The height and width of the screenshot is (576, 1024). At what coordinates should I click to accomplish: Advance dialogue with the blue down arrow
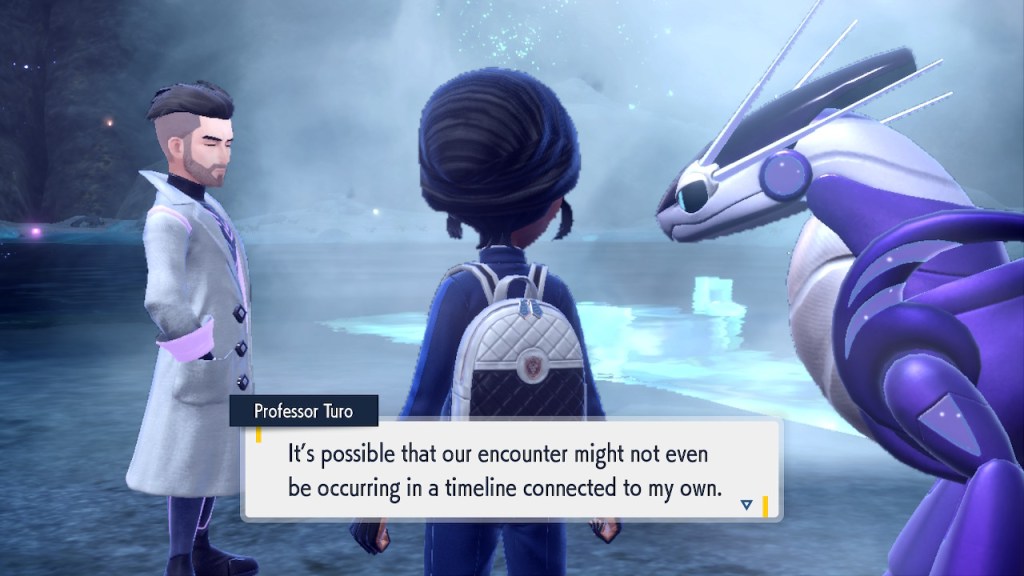[x=746, y=505]
